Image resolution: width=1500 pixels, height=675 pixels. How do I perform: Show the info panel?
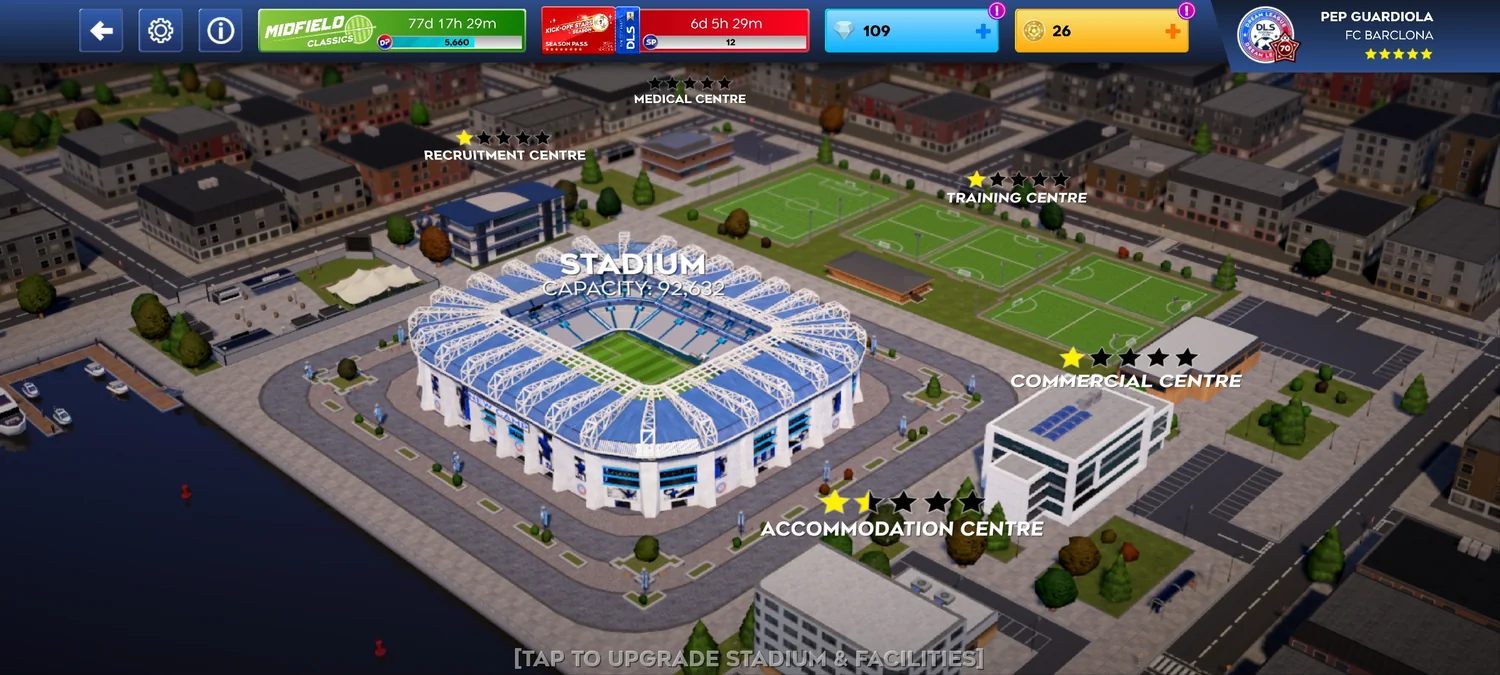coord(220,31)
